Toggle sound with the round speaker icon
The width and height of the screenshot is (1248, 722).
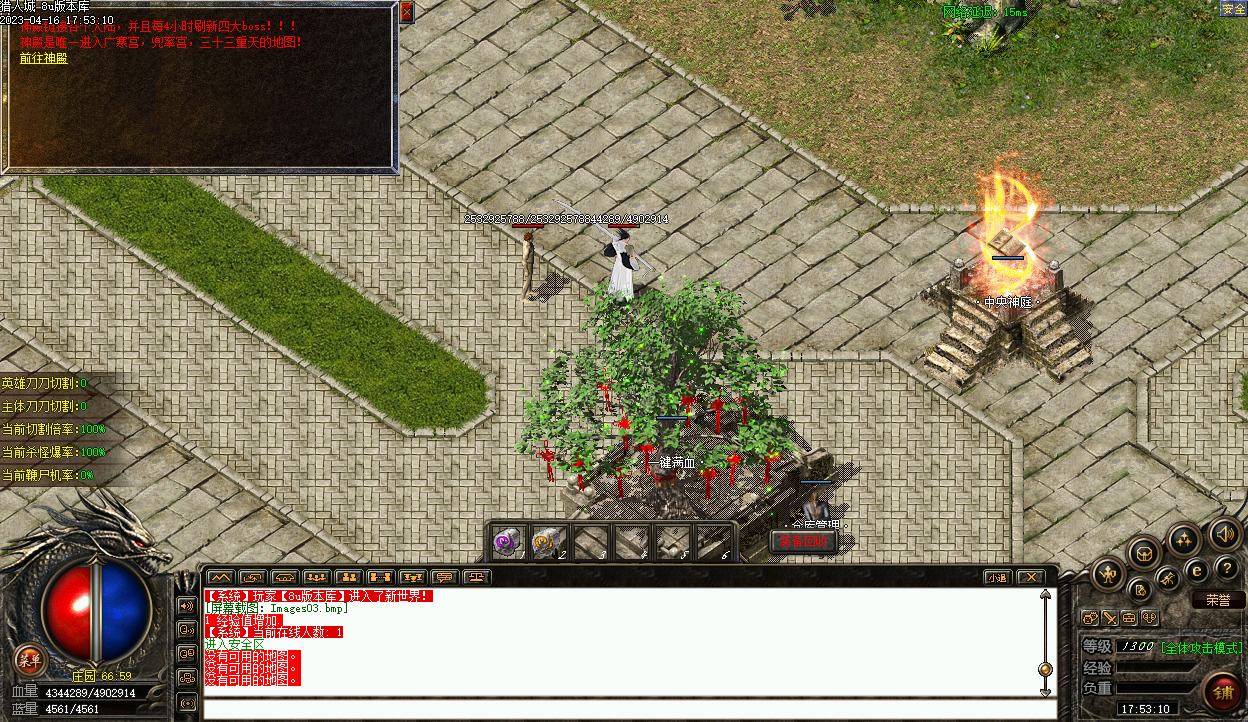tap(1223, 533)
